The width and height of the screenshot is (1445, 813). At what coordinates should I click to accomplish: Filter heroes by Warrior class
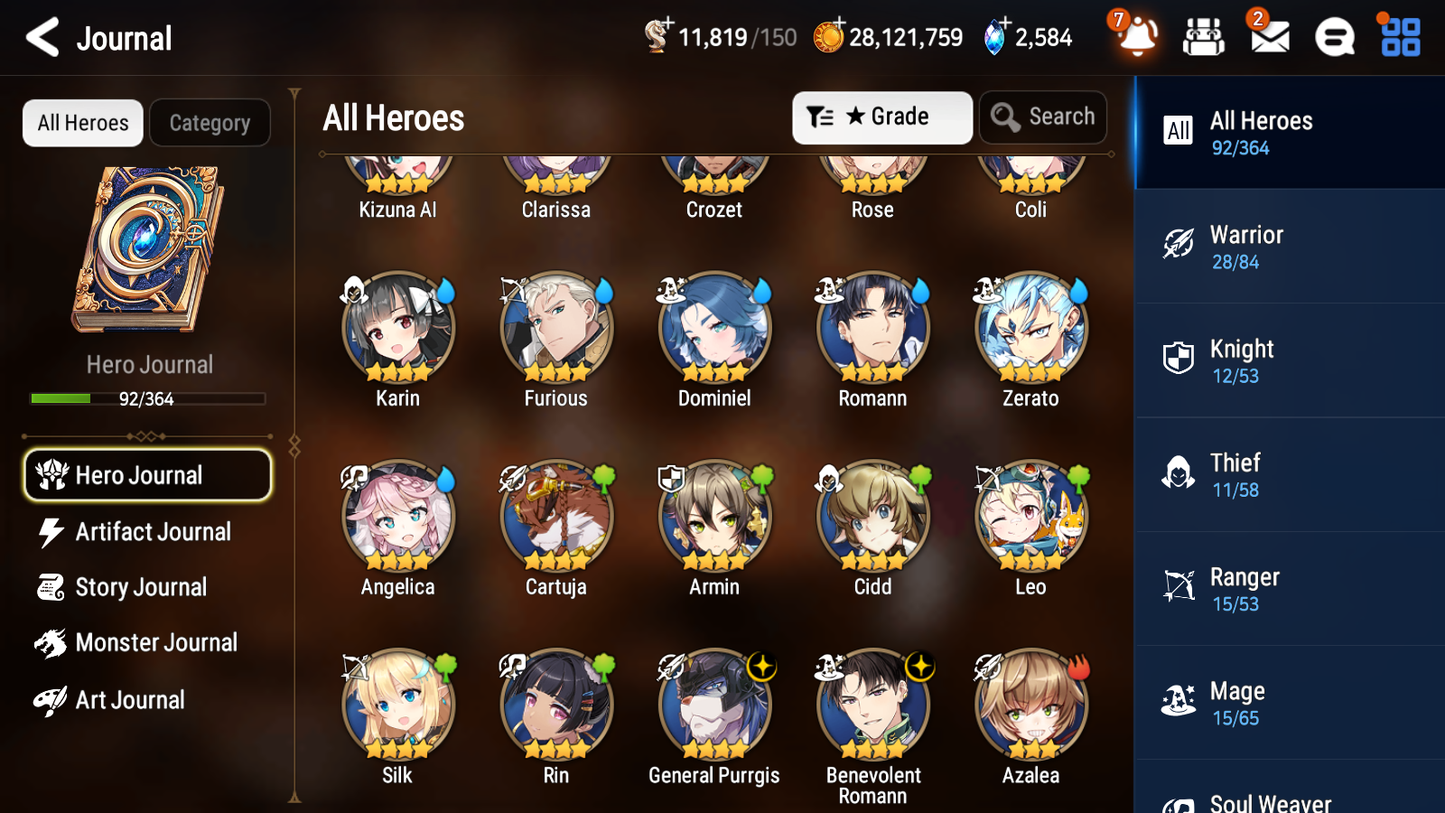(1289, 245)
